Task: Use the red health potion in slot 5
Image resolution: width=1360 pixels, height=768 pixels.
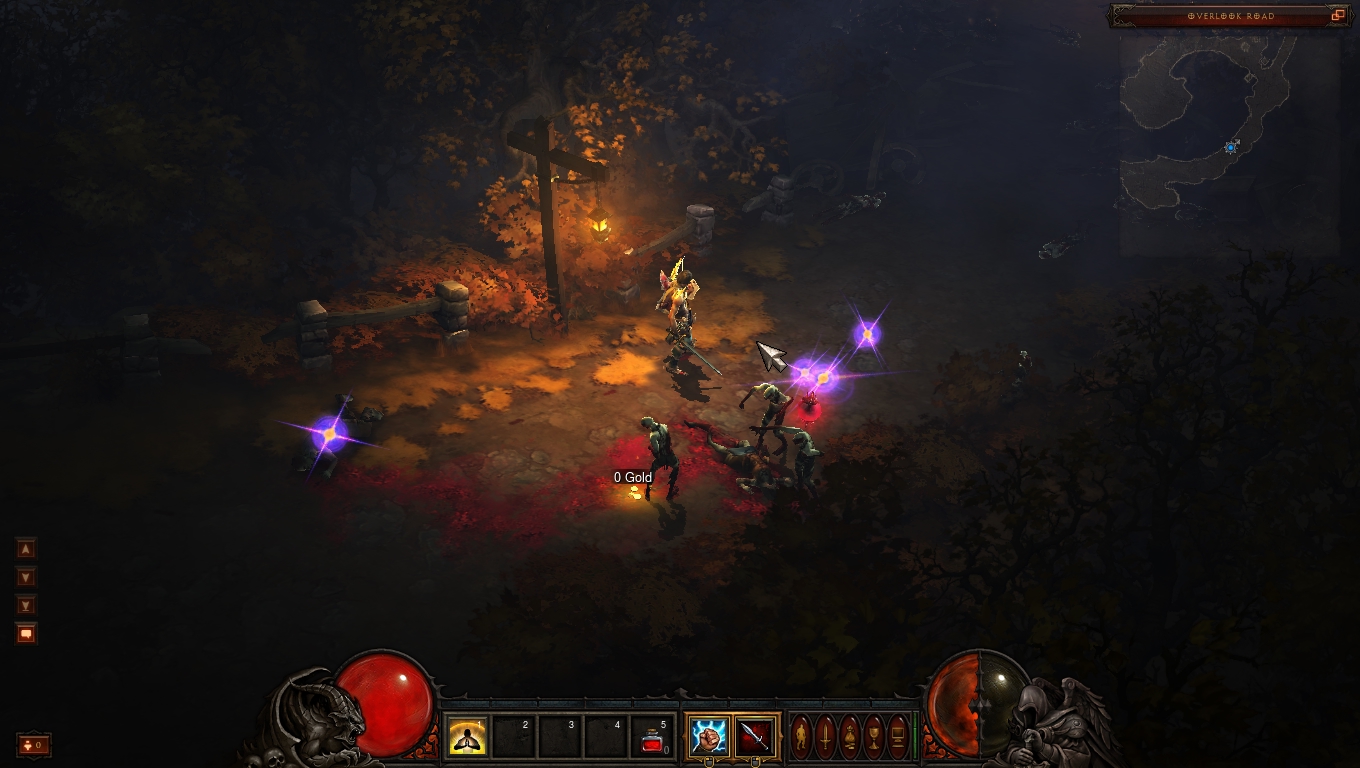Action: pyautogui.click(x=654, y=738)
